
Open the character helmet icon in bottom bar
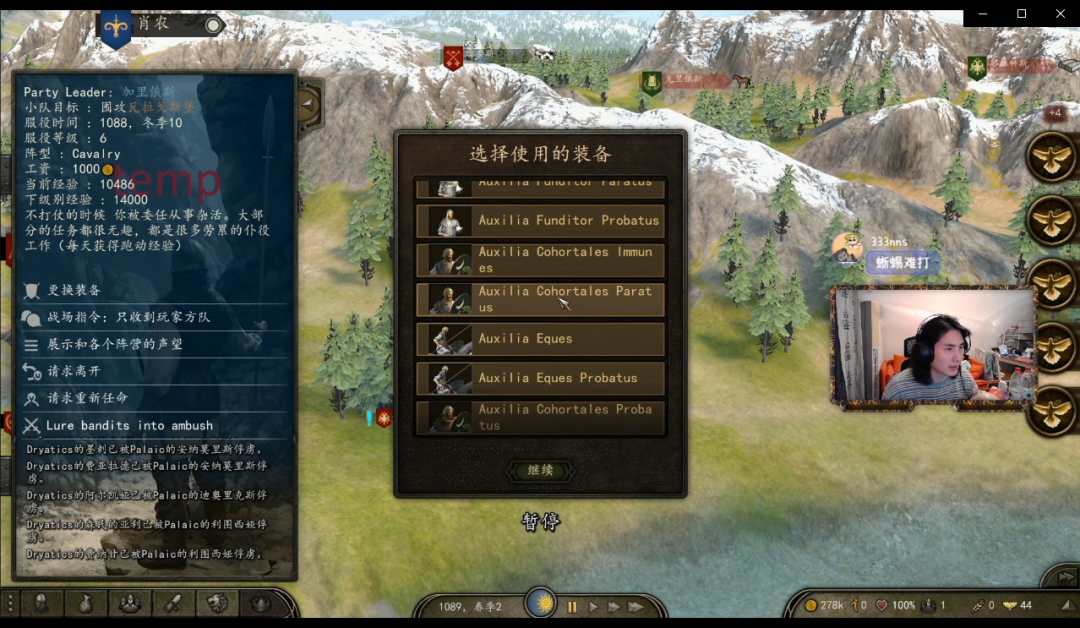point(41,603)
